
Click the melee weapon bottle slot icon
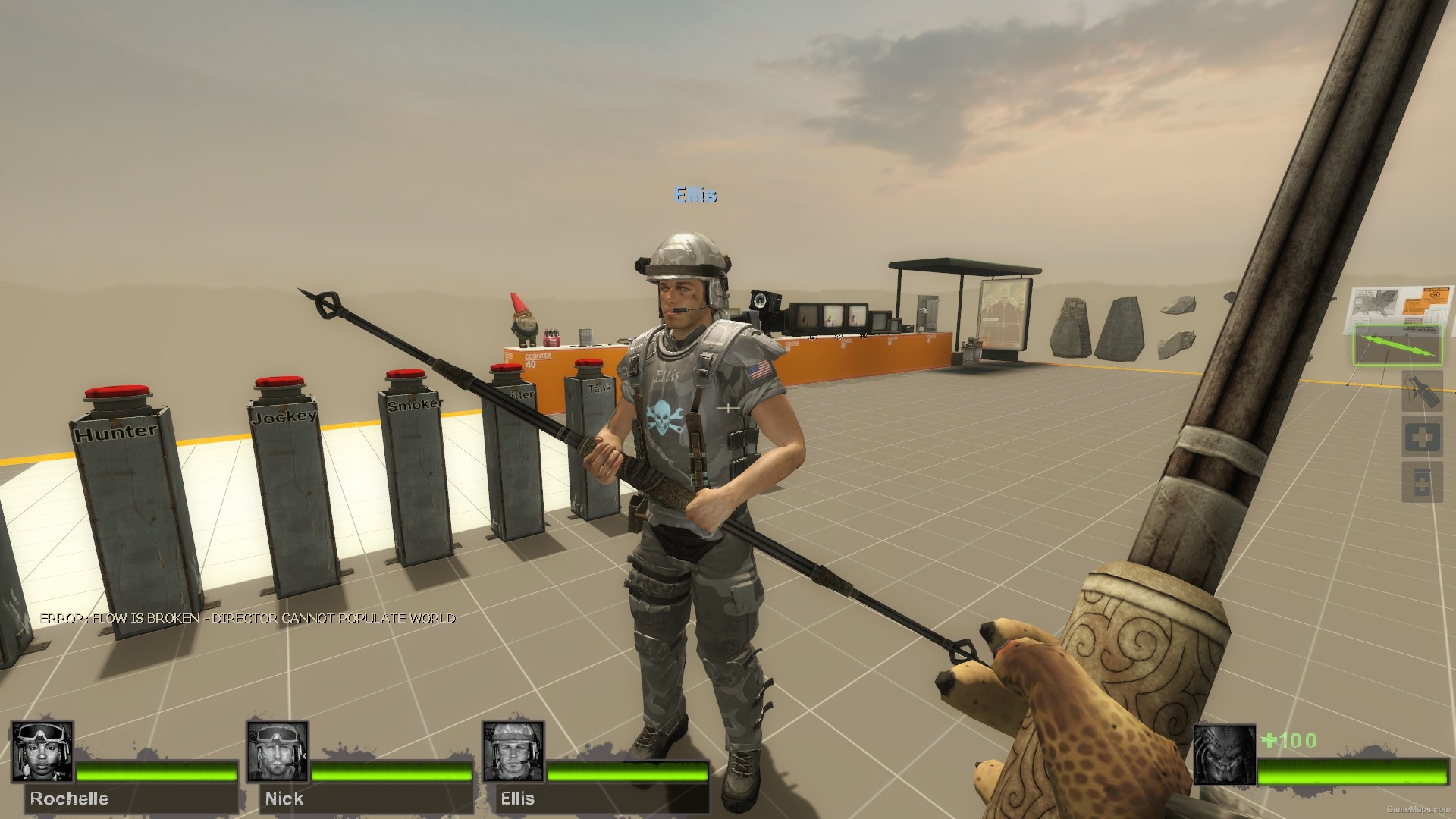tap(1423, 391)
